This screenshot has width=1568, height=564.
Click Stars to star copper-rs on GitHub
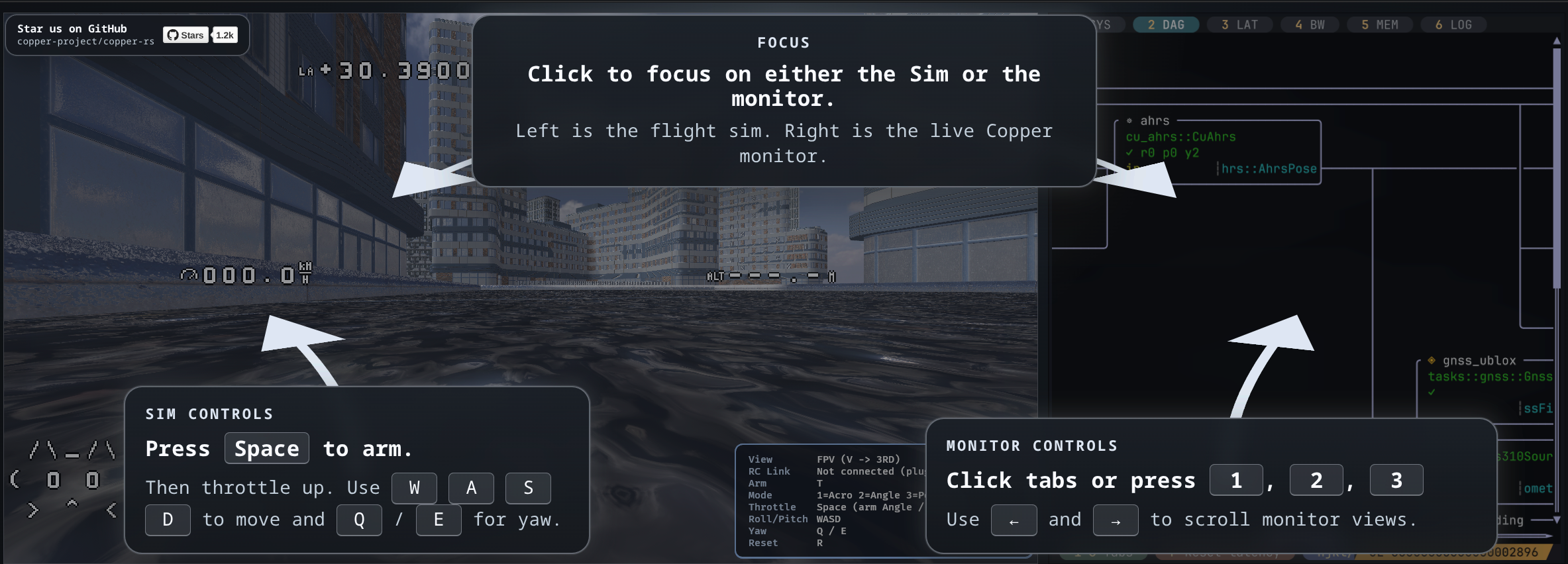(185, 35)
